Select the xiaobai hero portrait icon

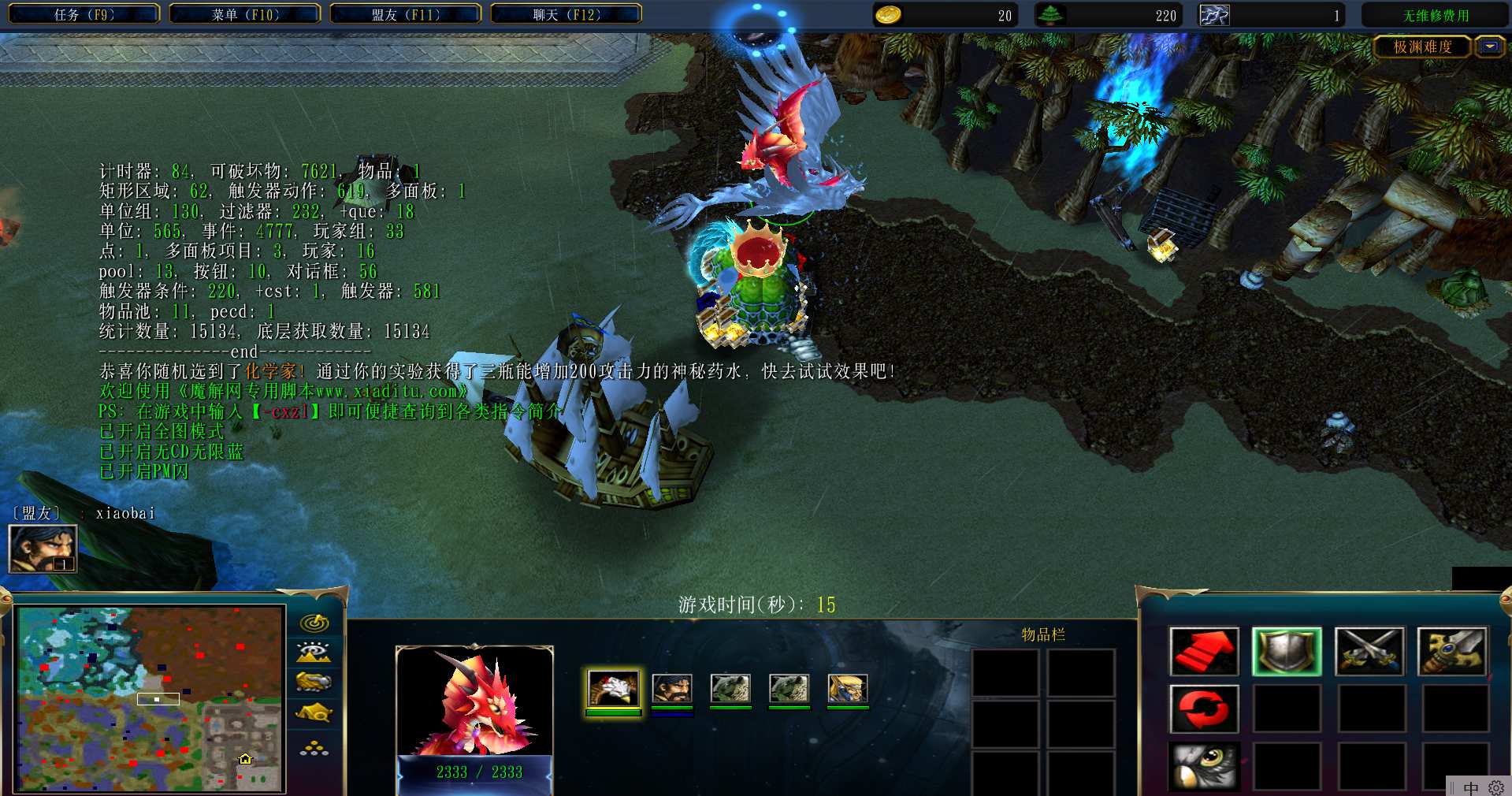point(43,549)
